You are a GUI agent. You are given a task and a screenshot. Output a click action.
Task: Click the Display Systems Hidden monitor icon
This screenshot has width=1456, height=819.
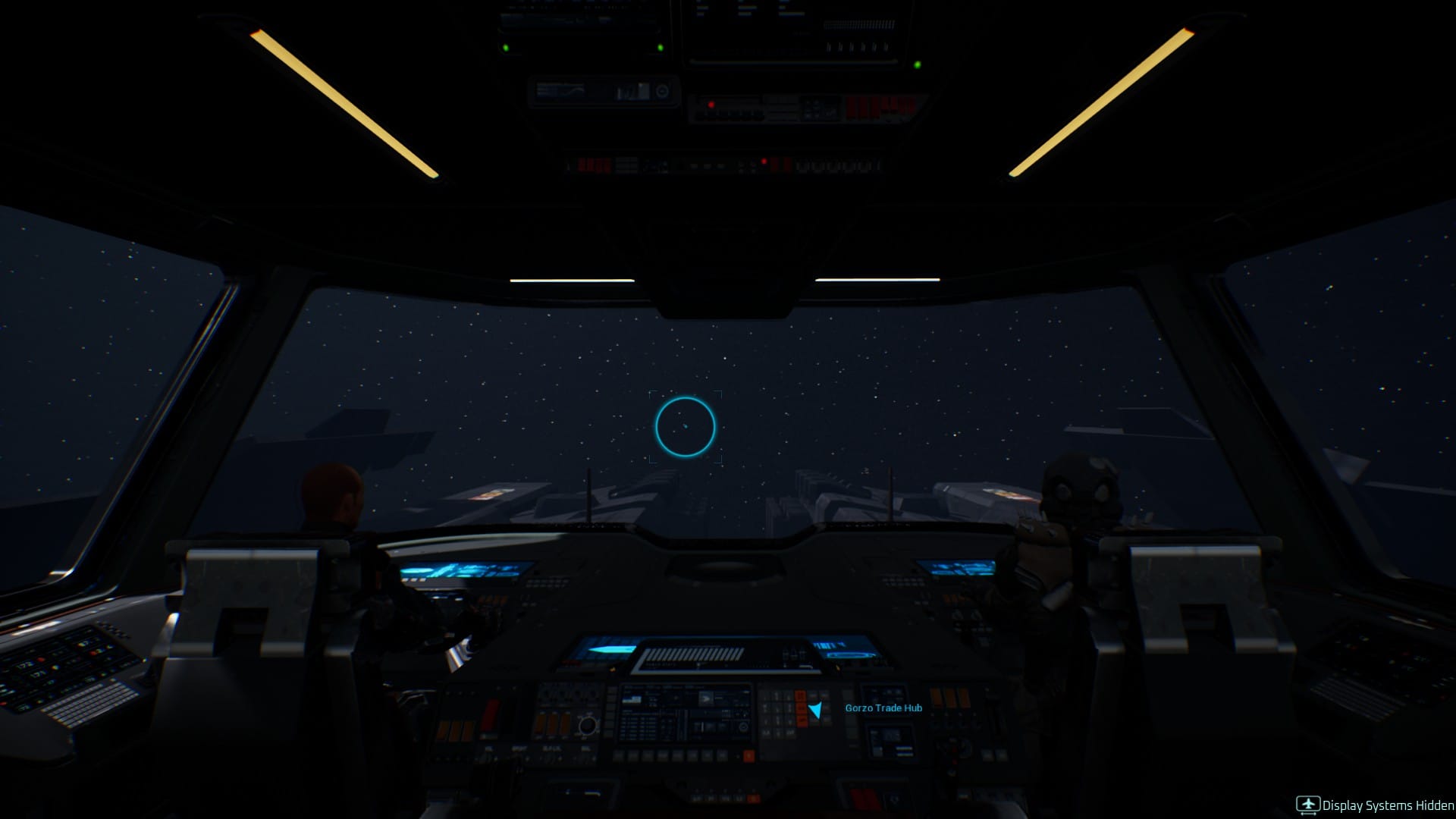click(1307, 805)
